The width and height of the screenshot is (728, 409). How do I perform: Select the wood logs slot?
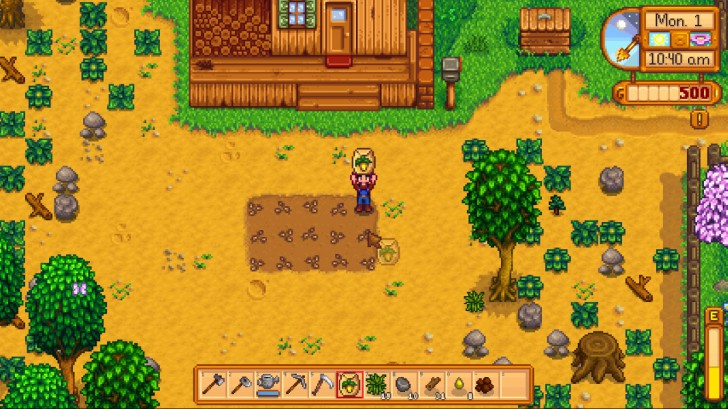pos(431,383)
